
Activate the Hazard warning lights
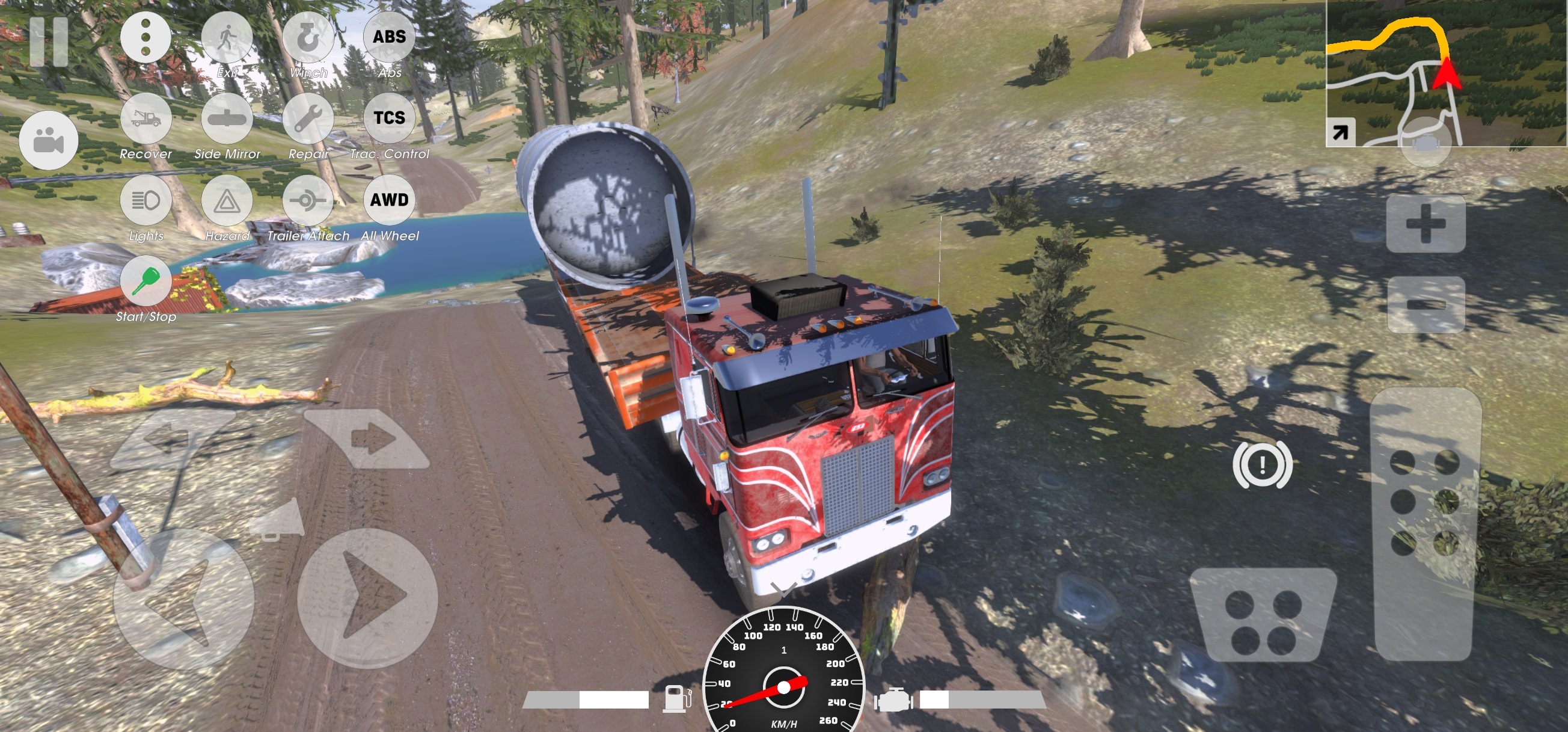click(x=227, y=200)
